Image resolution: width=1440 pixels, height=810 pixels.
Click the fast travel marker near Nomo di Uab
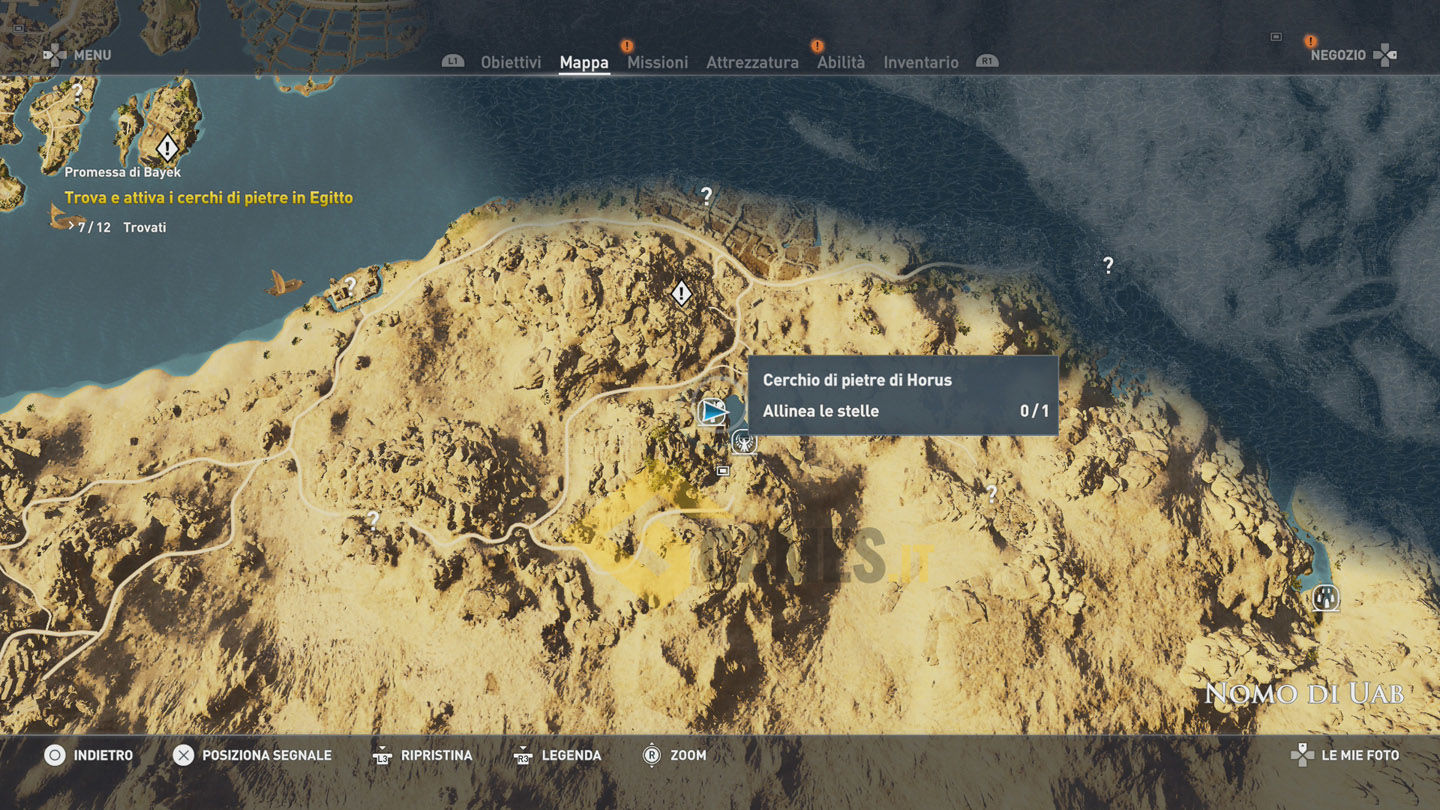[x=1326, y=598]
